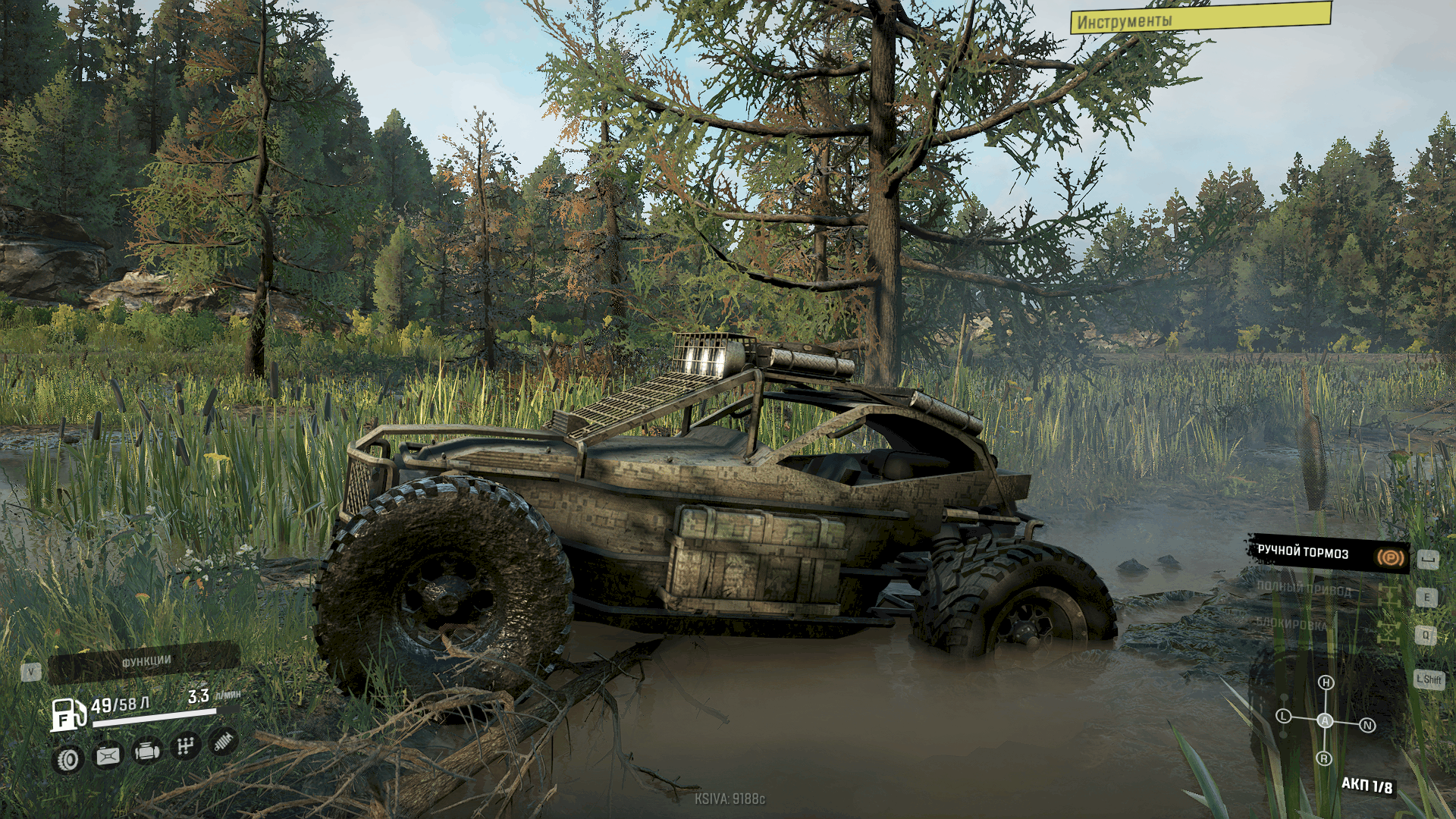1456x819 pixels.
Task: Click the fuel pump icon
Action: (x=67, y=714)
